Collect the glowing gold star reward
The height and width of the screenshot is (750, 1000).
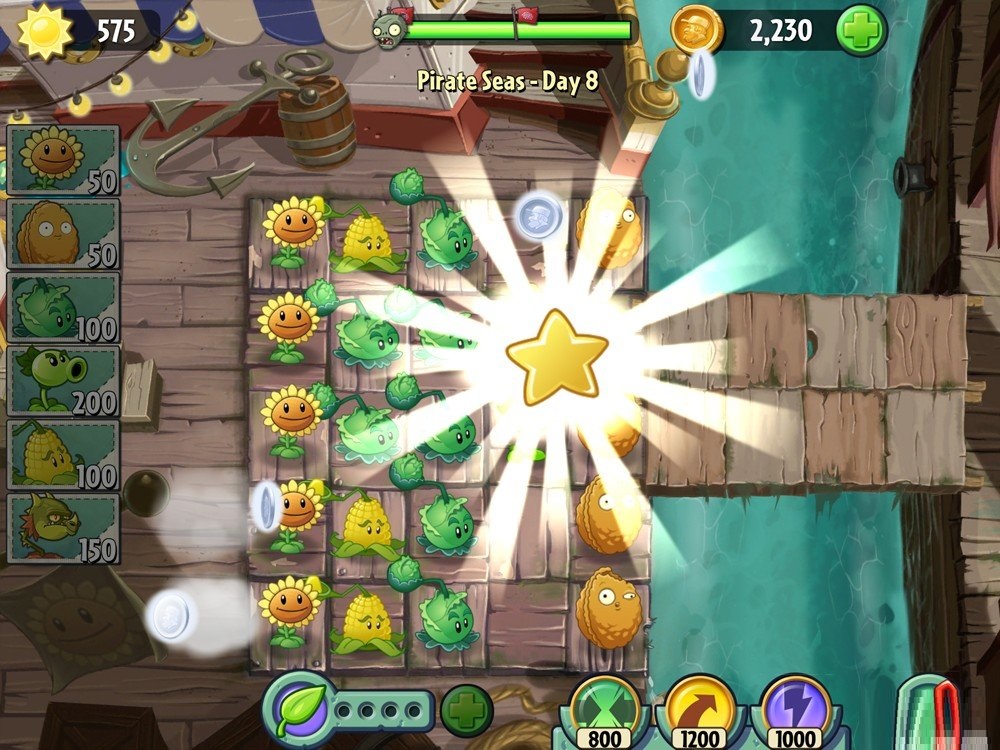(557, 354)
